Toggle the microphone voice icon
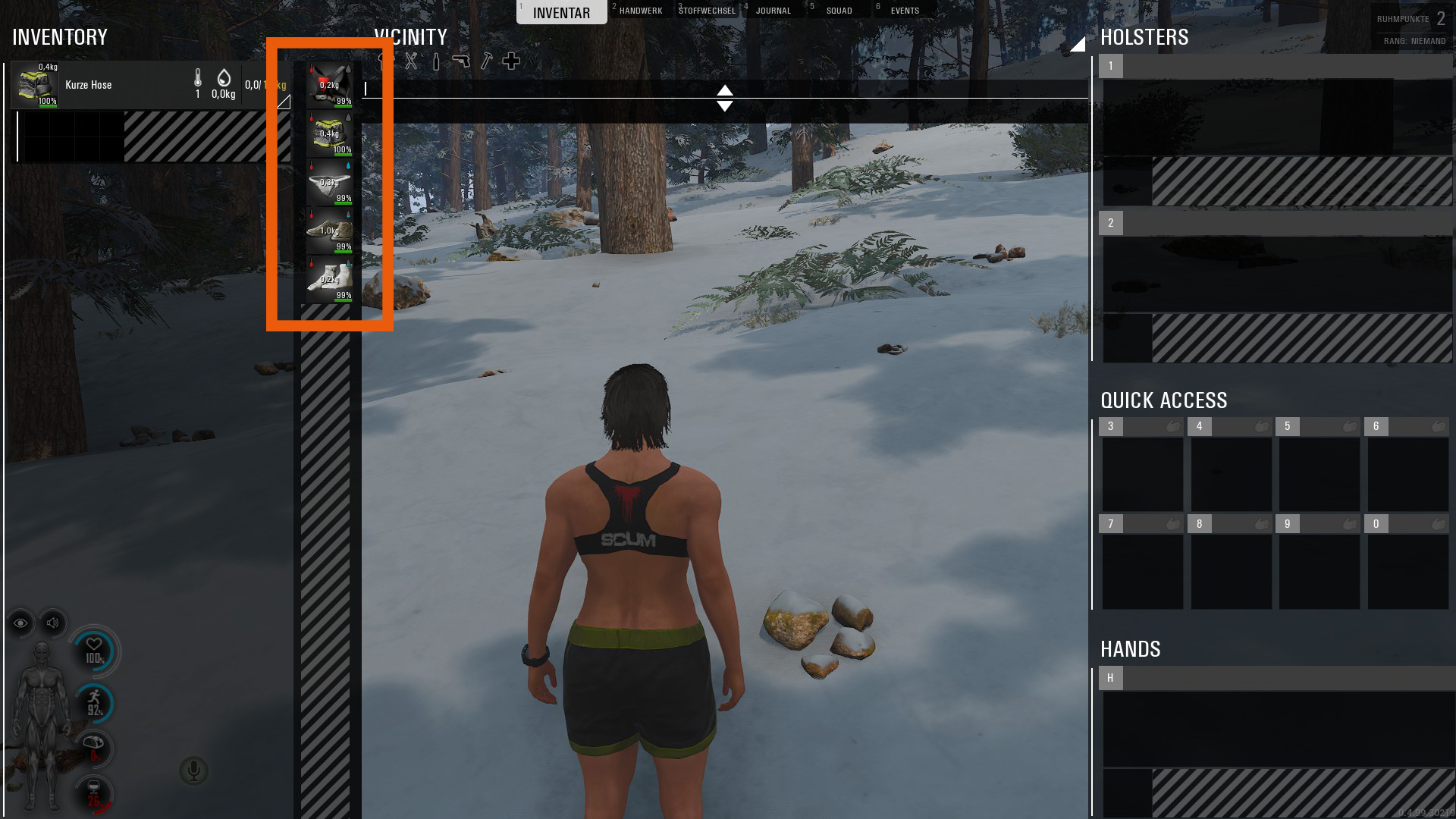The width and height of the screenshot is (1456, 819). pos(193,770)
